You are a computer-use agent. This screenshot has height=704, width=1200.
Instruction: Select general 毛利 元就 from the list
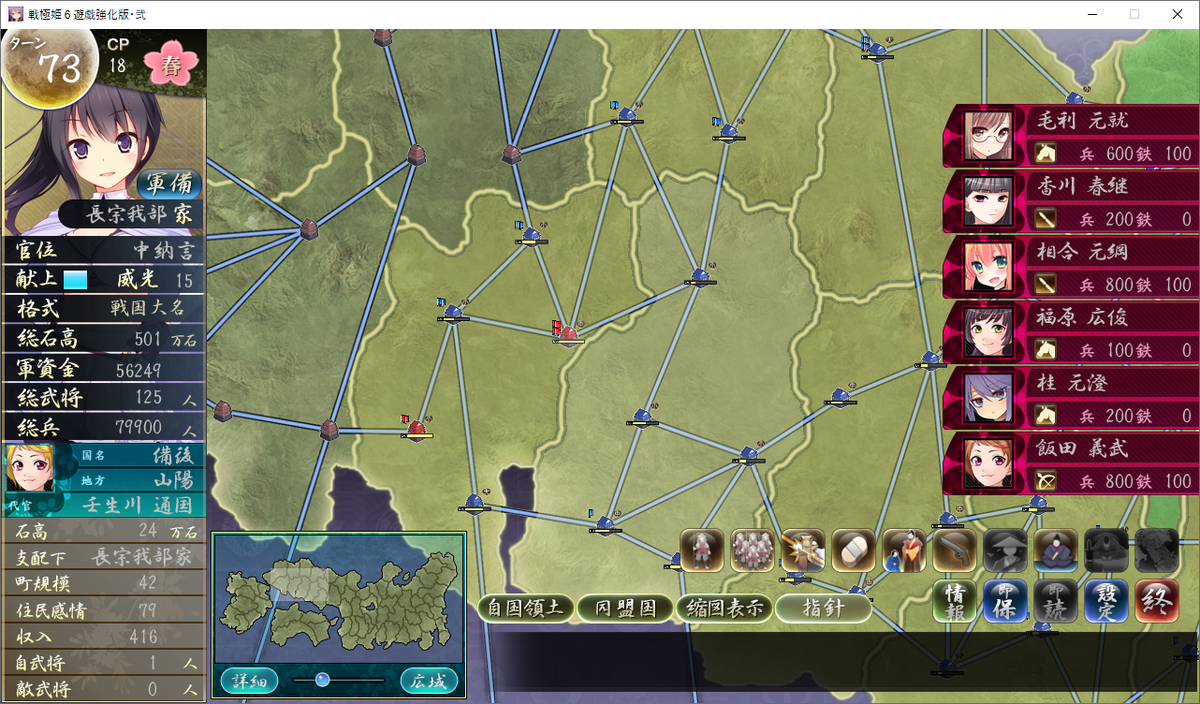tap(1070, 136)
